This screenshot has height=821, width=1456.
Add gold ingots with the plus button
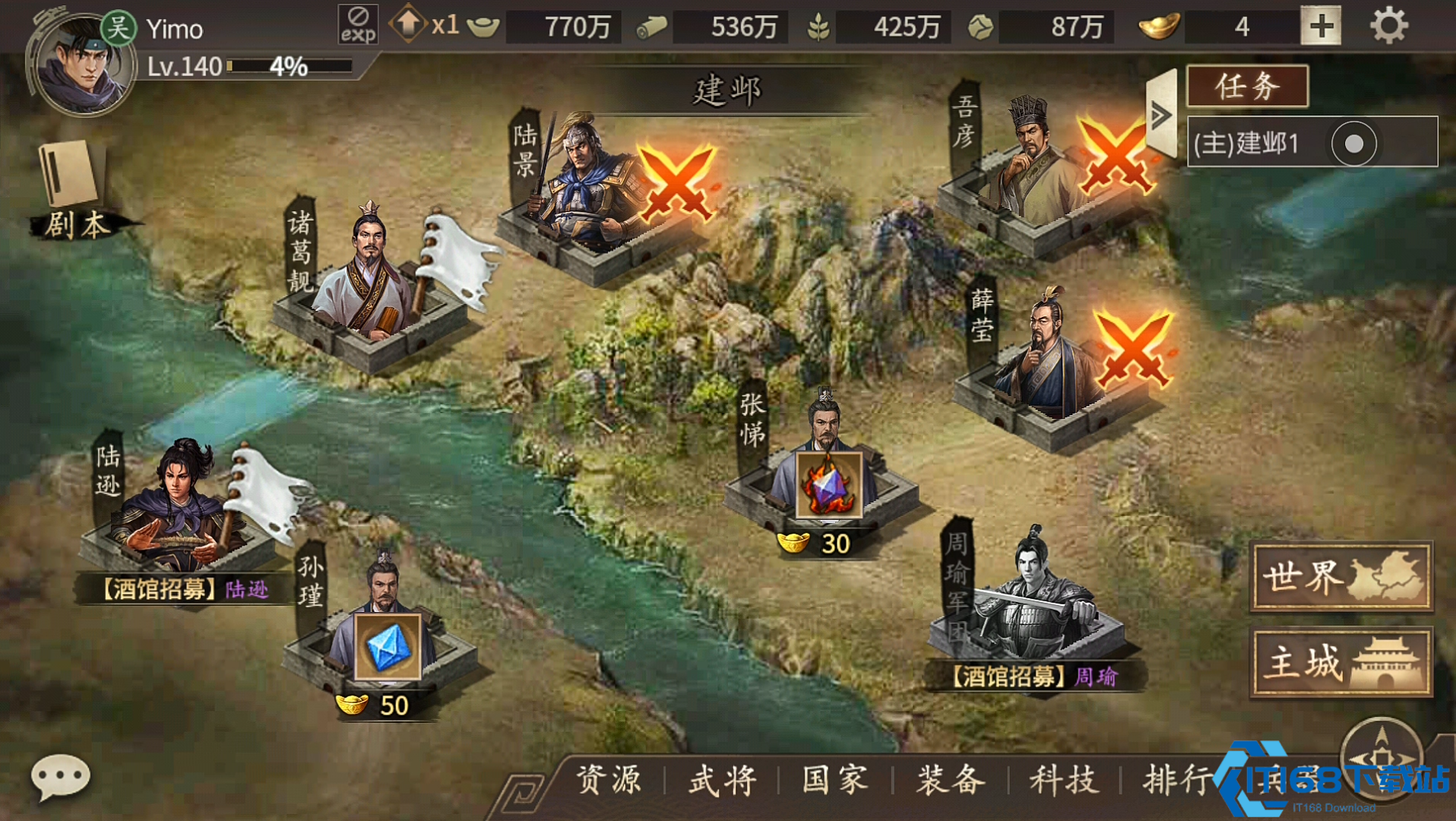1321,27
